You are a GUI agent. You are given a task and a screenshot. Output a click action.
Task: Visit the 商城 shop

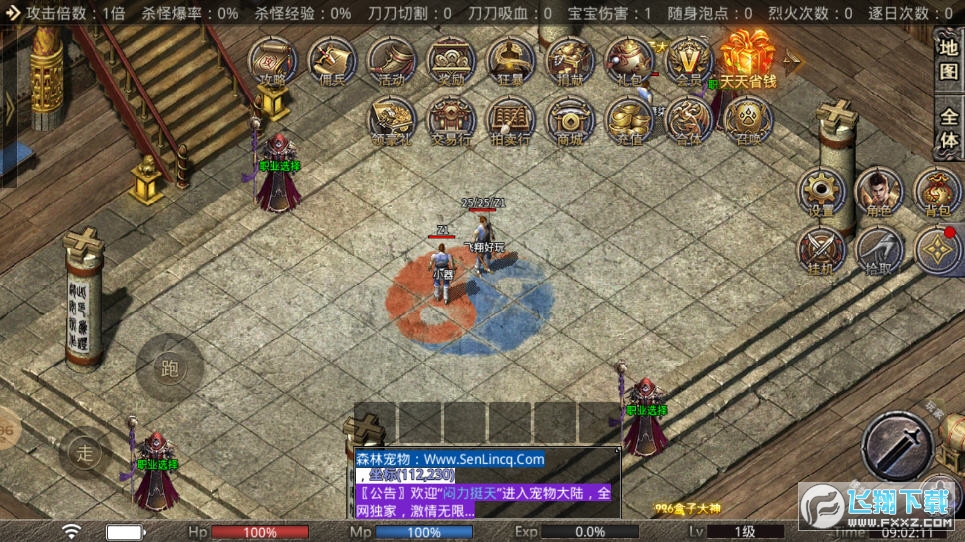point(570,121)
